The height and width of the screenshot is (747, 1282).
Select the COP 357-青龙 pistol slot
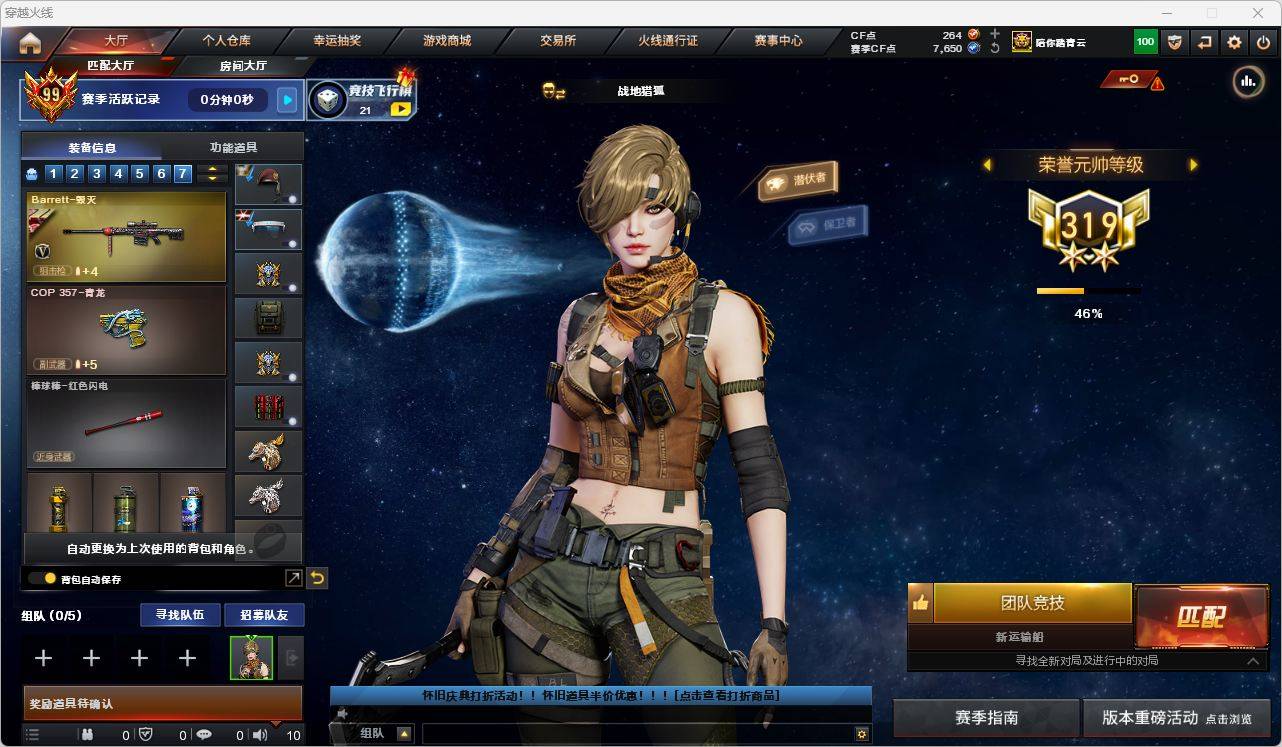point(127,329)
